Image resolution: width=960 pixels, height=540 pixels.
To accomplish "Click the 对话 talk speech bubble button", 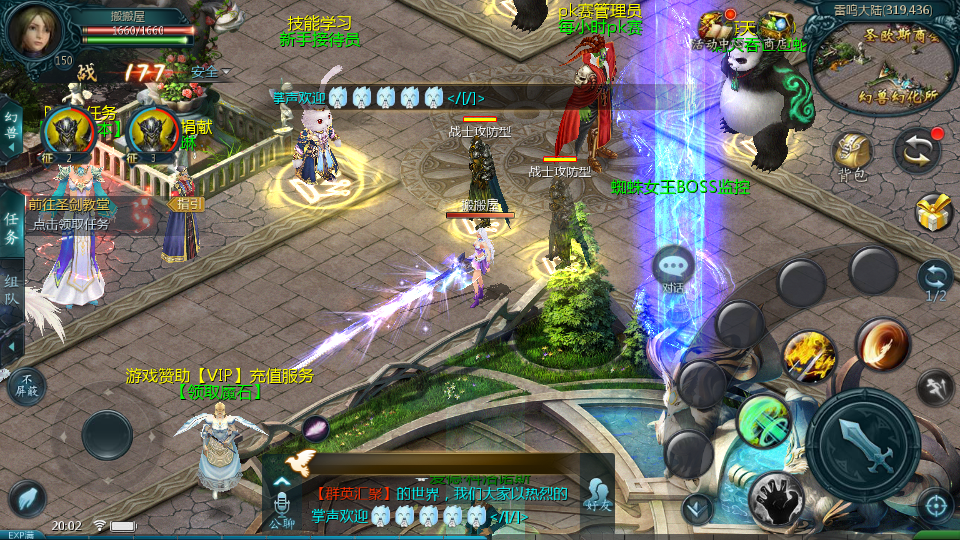I will pyautogui.click(x=673, y=268).
